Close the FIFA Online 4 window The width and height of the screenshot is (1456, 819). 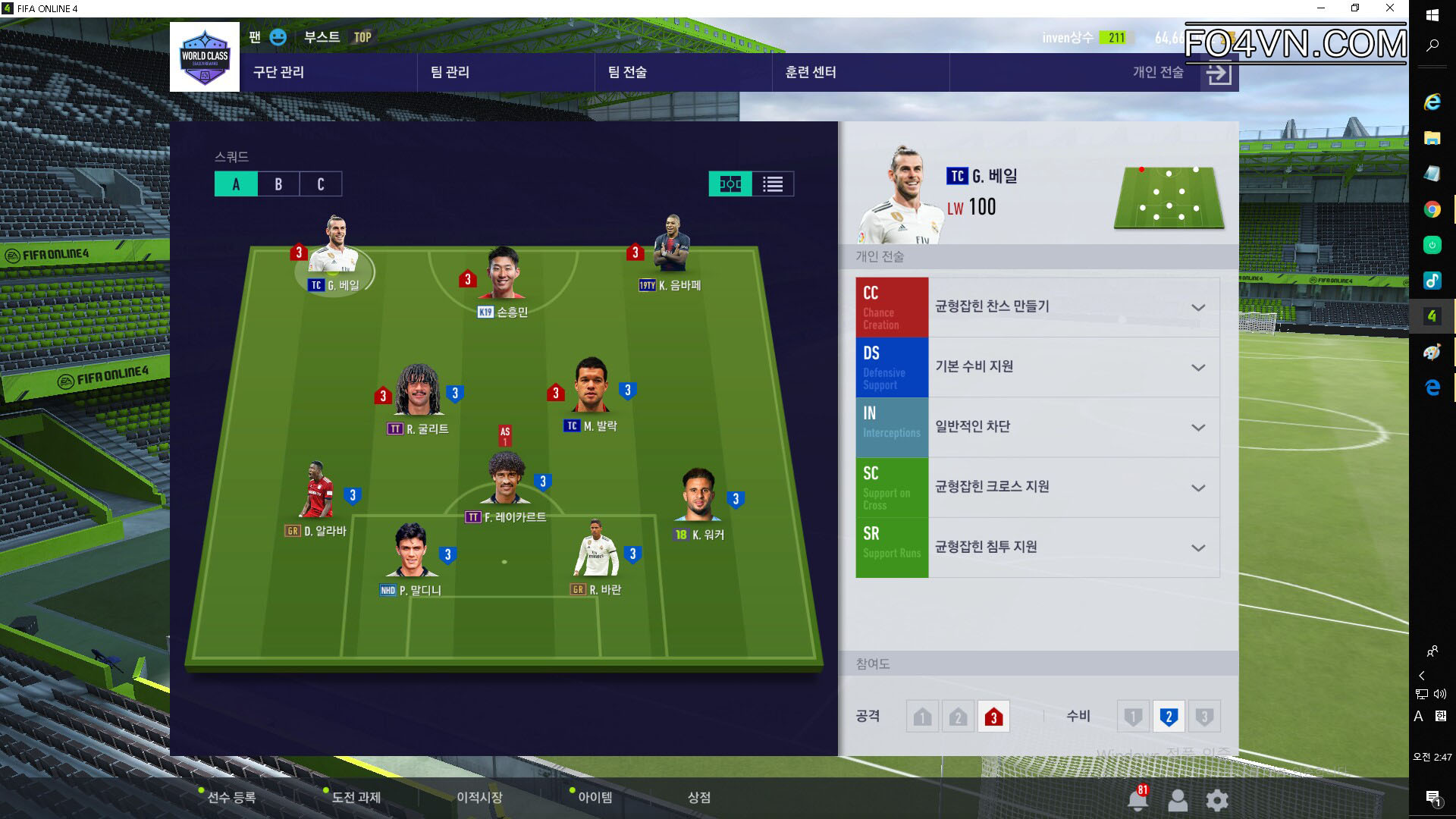(1389, 8)
